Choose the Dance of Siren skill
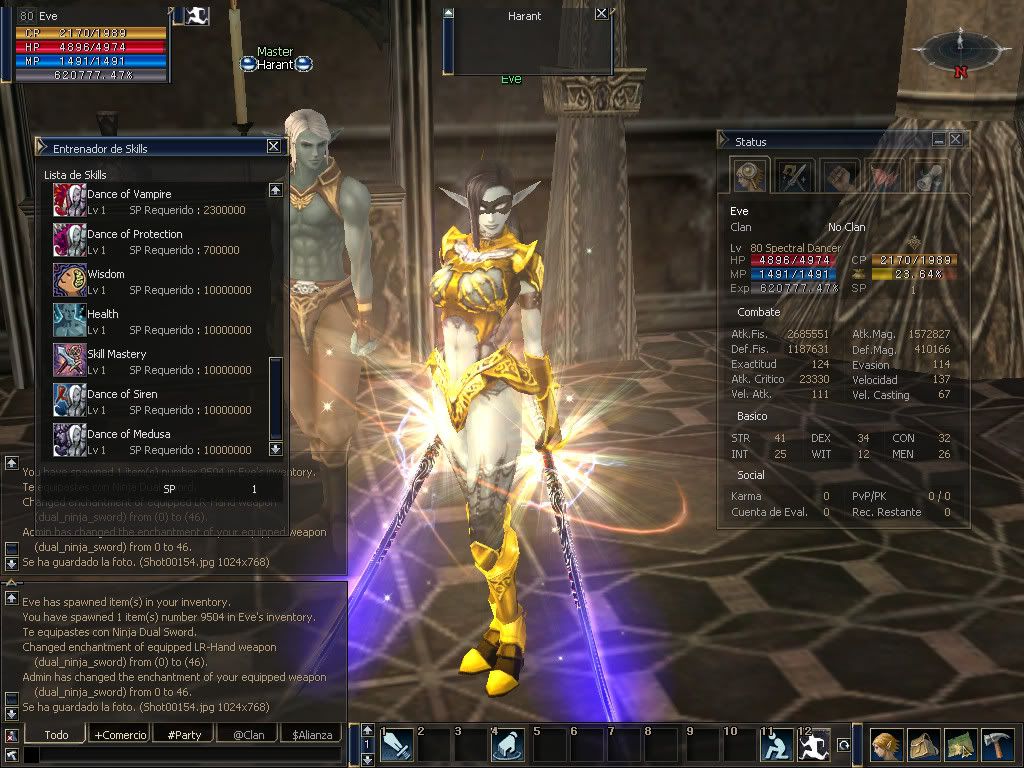Screen dimensions: 1024x768 tap(122, 394)
